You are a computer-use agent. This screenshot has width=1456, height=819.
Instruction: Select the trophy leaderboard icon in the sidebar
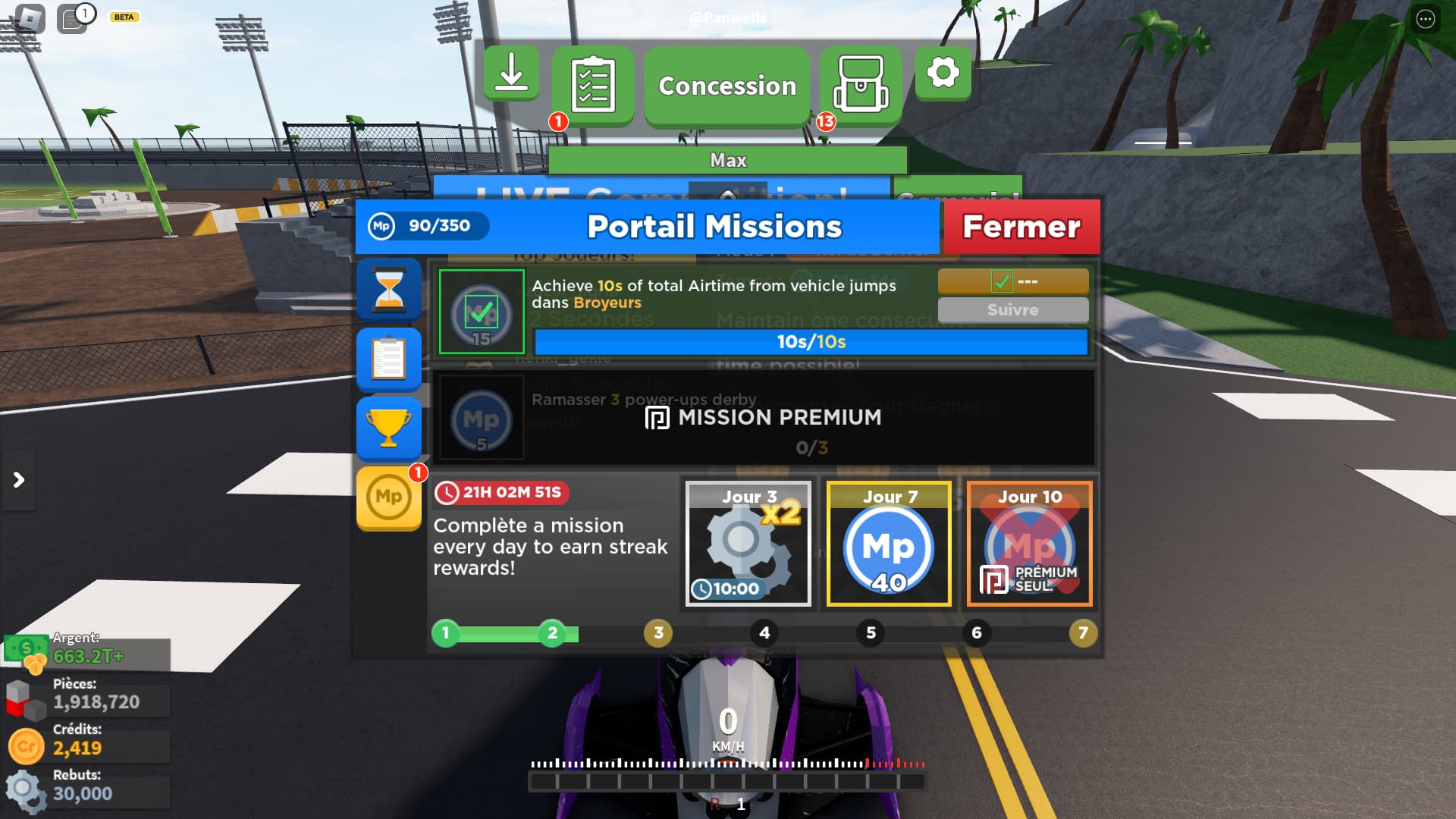tap(388, 428)
